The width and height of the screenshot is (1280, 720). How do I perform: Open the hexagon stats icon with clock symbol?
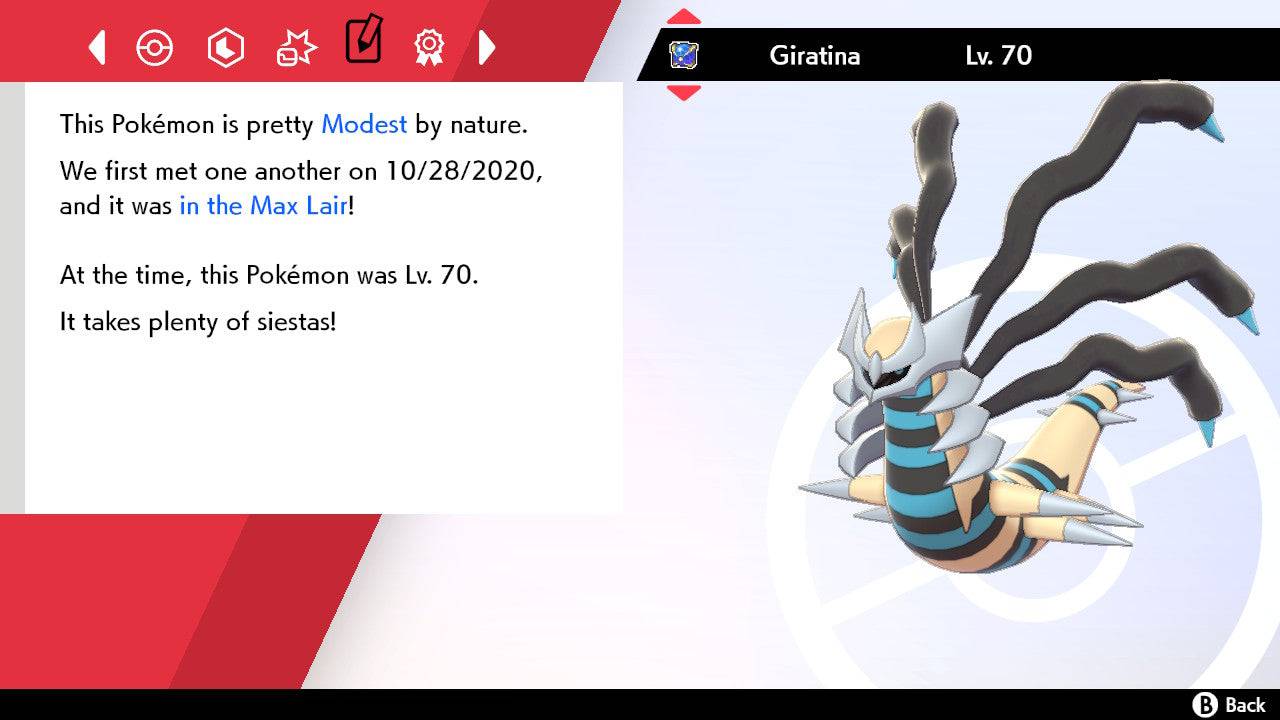pyautogui.click(x=225, y=46)
